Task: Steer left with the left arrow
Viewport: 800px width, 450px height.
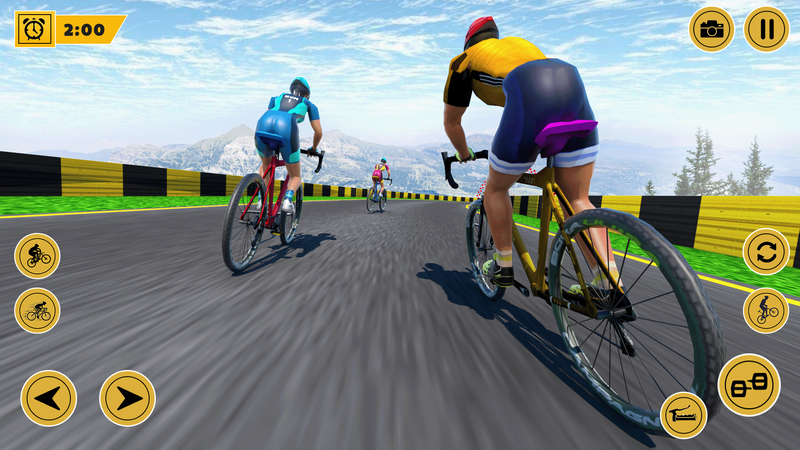Action: coord(48,398)
